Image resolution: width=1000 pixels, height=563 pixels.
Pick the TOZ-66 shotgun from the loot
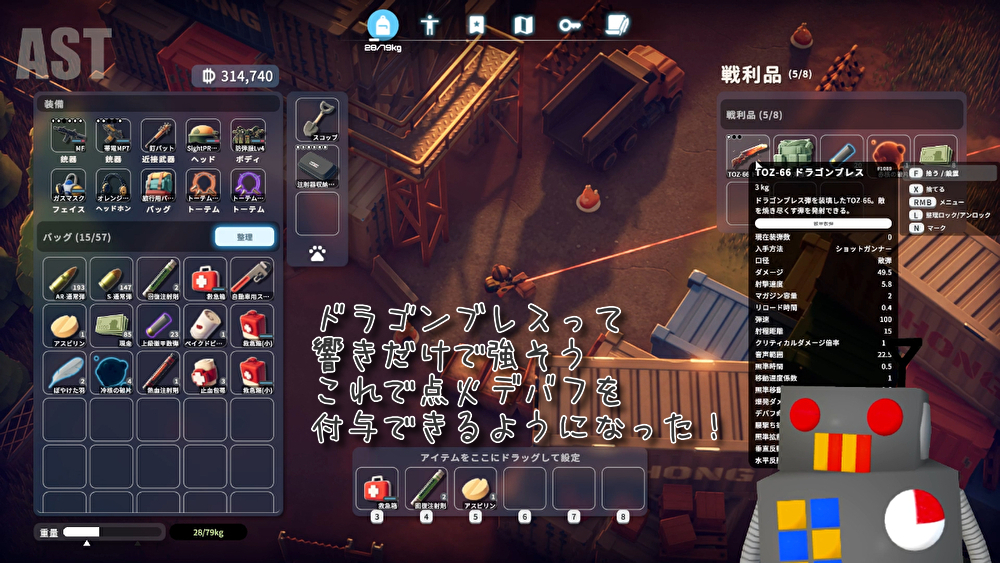(x=747, y=156)
